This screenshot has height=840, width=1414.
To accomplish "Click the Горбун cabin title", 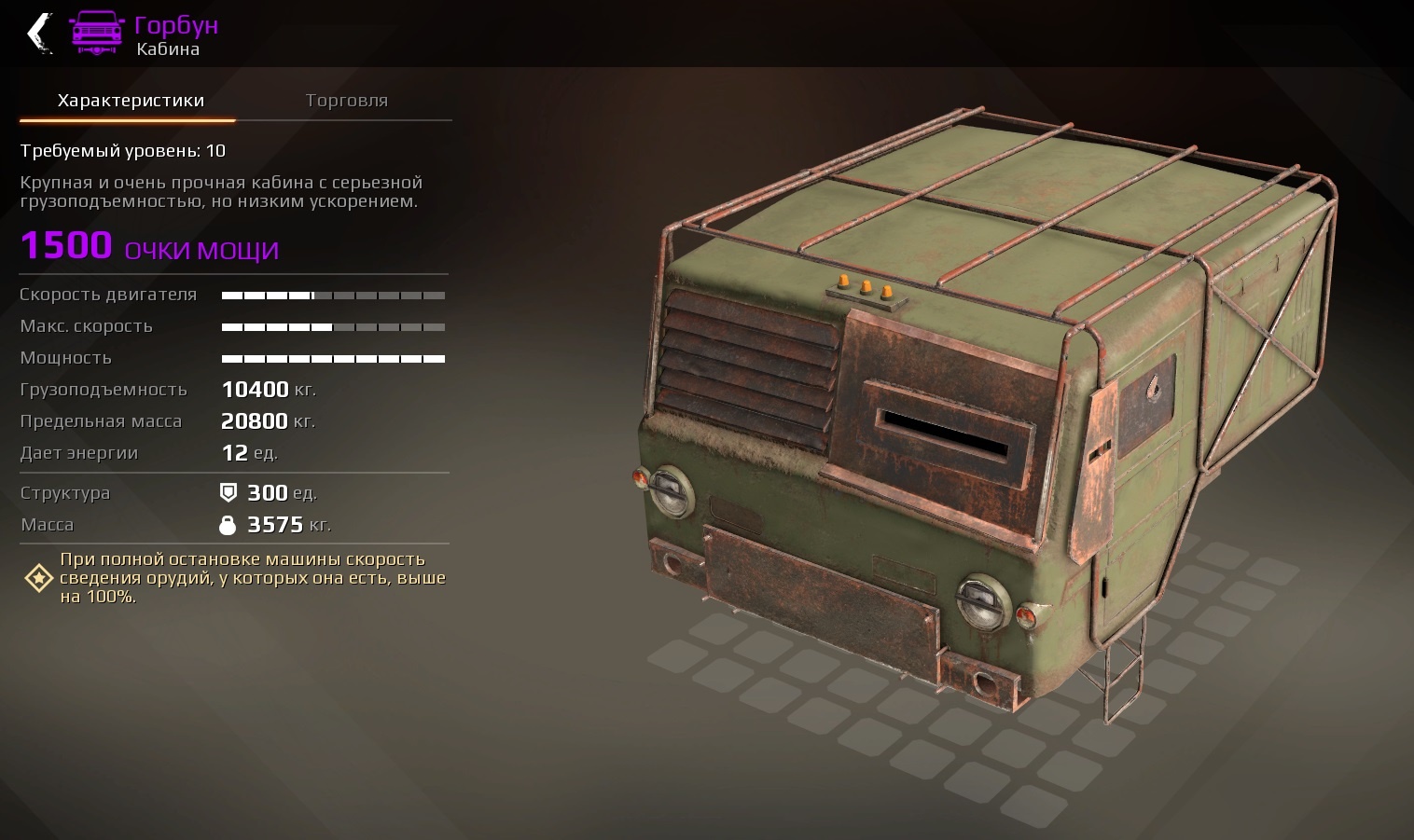I will coord(177,24).
